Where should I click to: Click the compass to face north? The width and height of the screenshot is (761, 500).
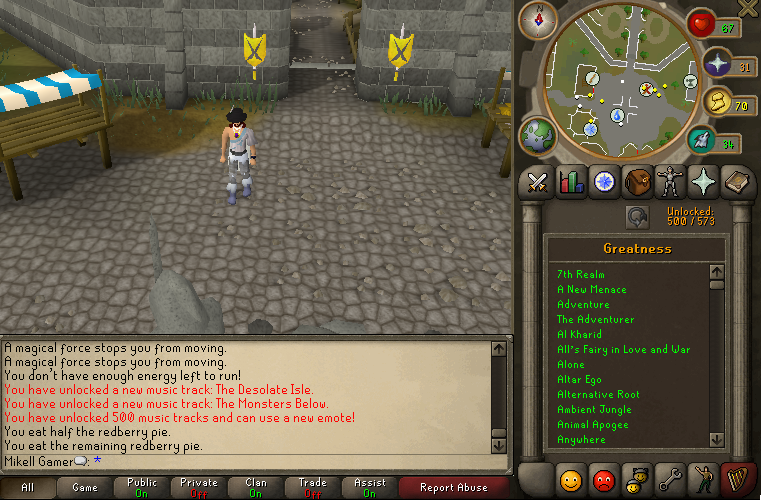[545, 18]
